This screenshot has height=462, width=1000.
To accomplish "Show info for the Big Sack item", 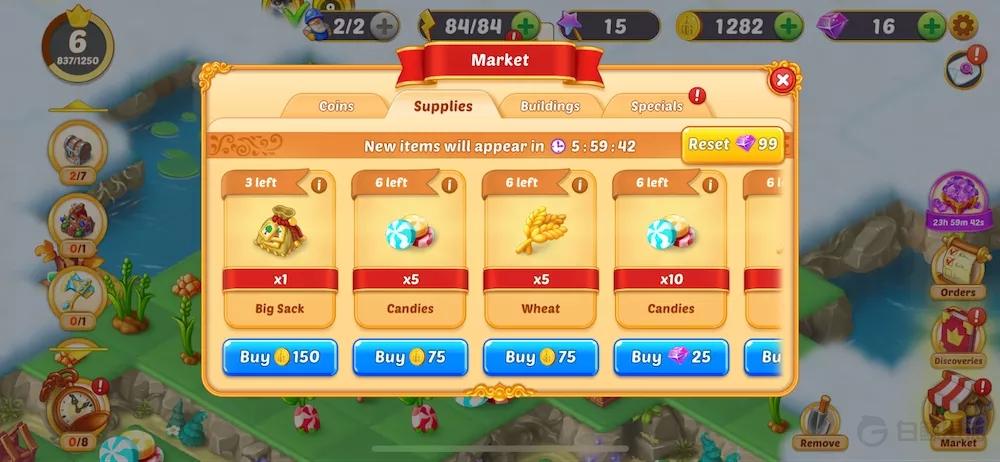I will coord(319,185).
